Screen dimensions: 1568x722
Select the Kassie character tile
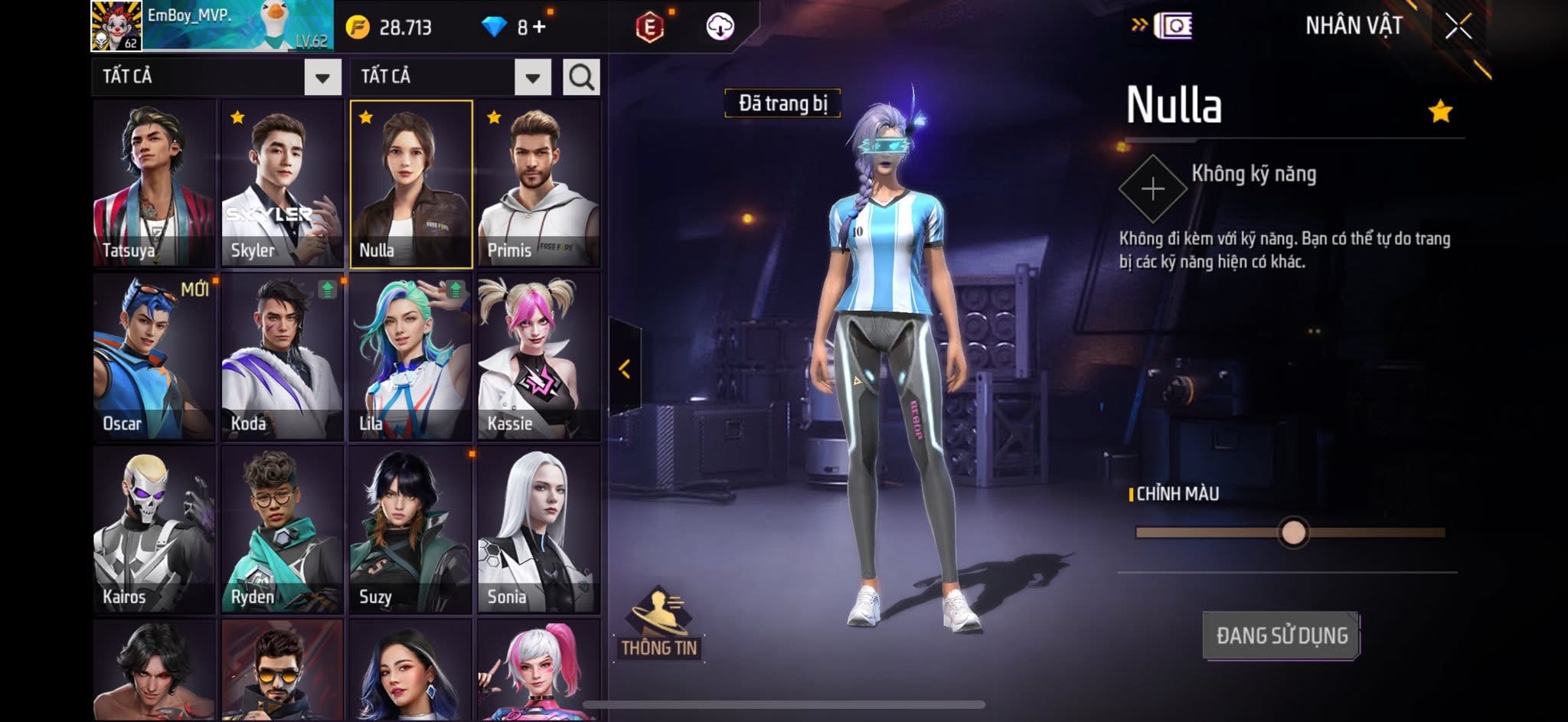pos(538,358)
